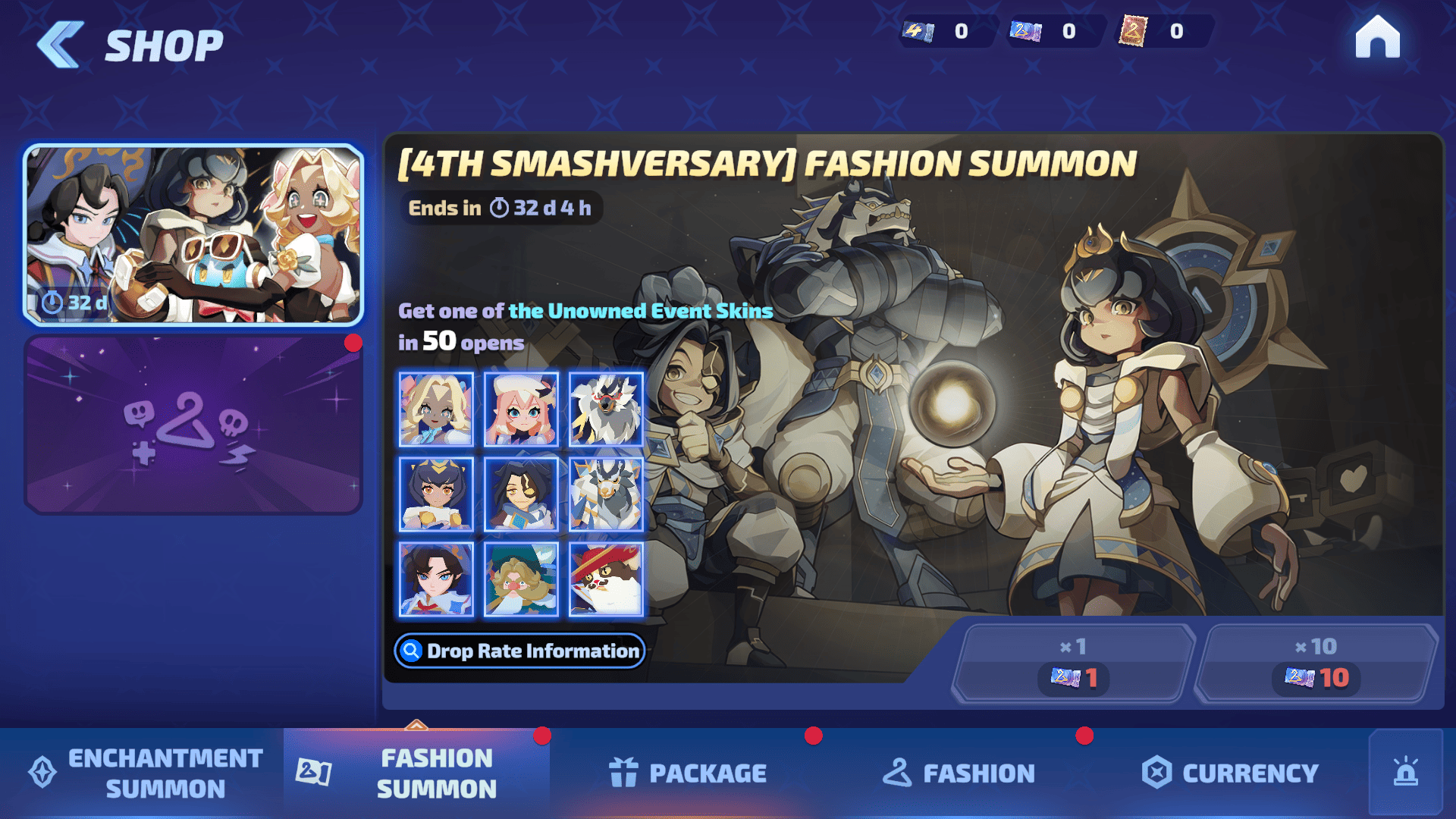Select the red-hat cat skin thumbnail
Image resolution: width=1456 pixels, height=819 pixels.
[606, 579]
